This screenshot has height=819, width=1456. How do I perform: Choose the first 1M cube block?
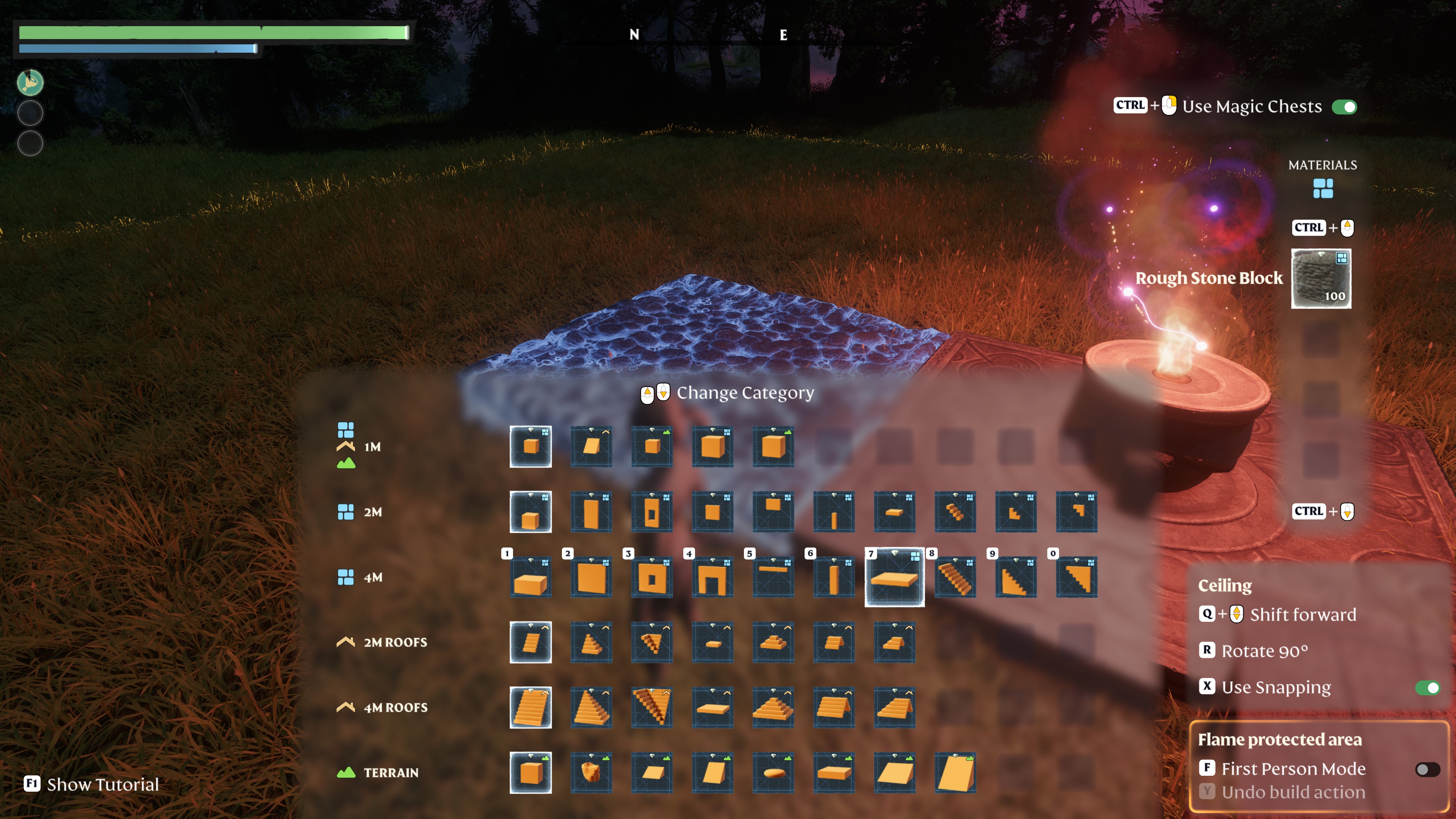[x=530, y=447]
